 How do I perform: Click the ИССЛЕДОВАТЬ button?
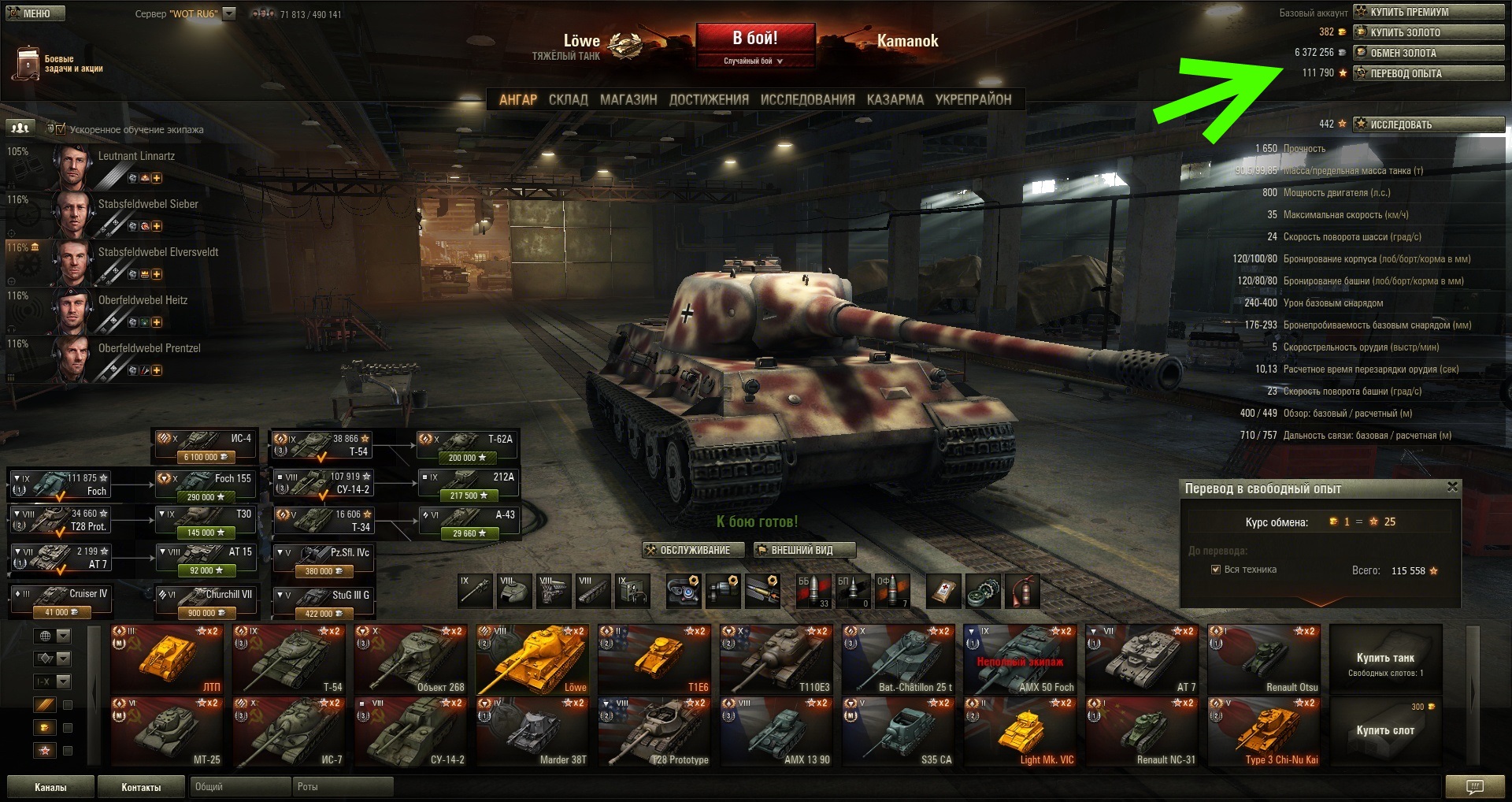pos(1429,124)
